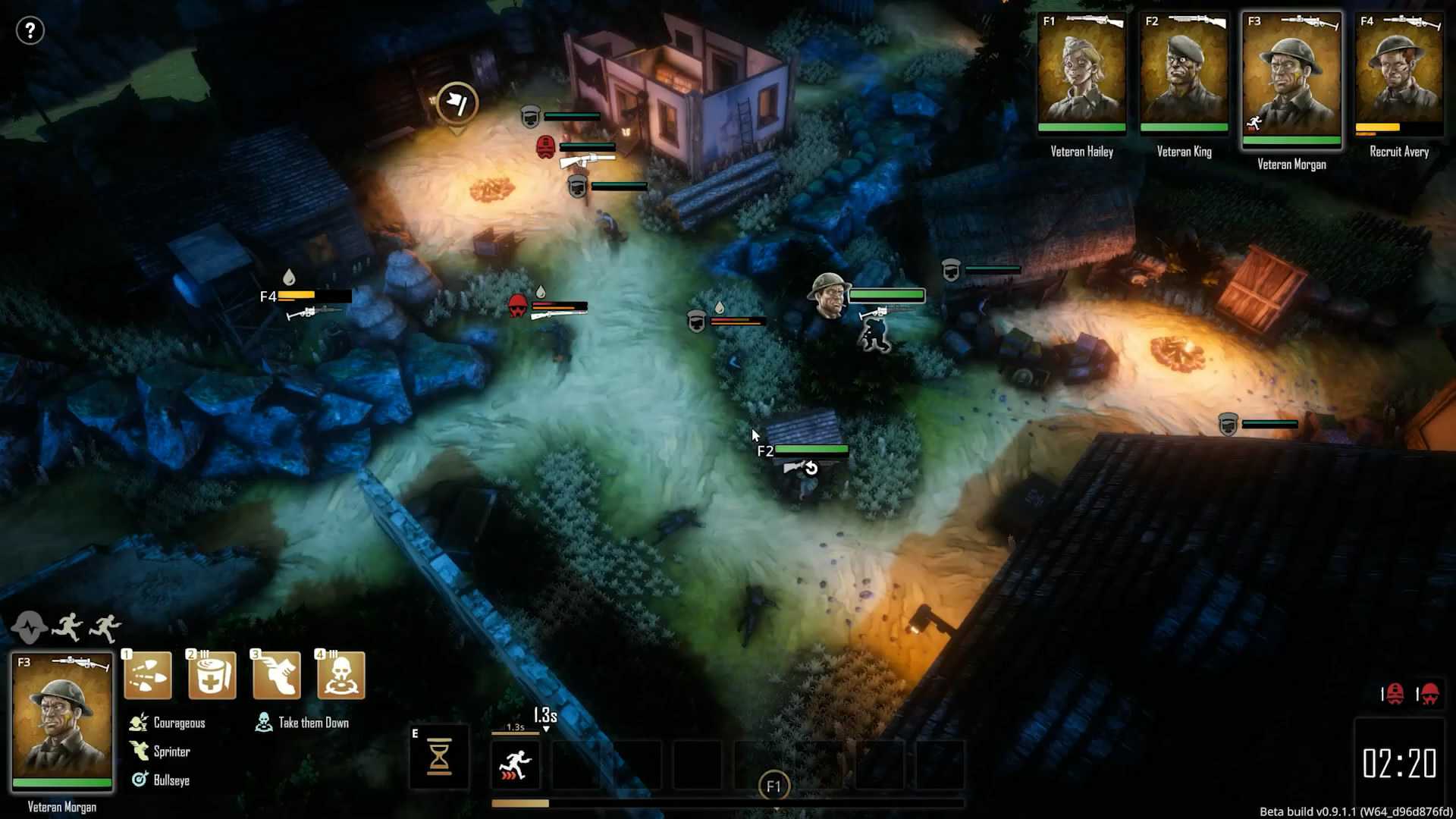Click the heartbeat helmet status icon
Screen dimensions: 1456x819
(29, 628)
